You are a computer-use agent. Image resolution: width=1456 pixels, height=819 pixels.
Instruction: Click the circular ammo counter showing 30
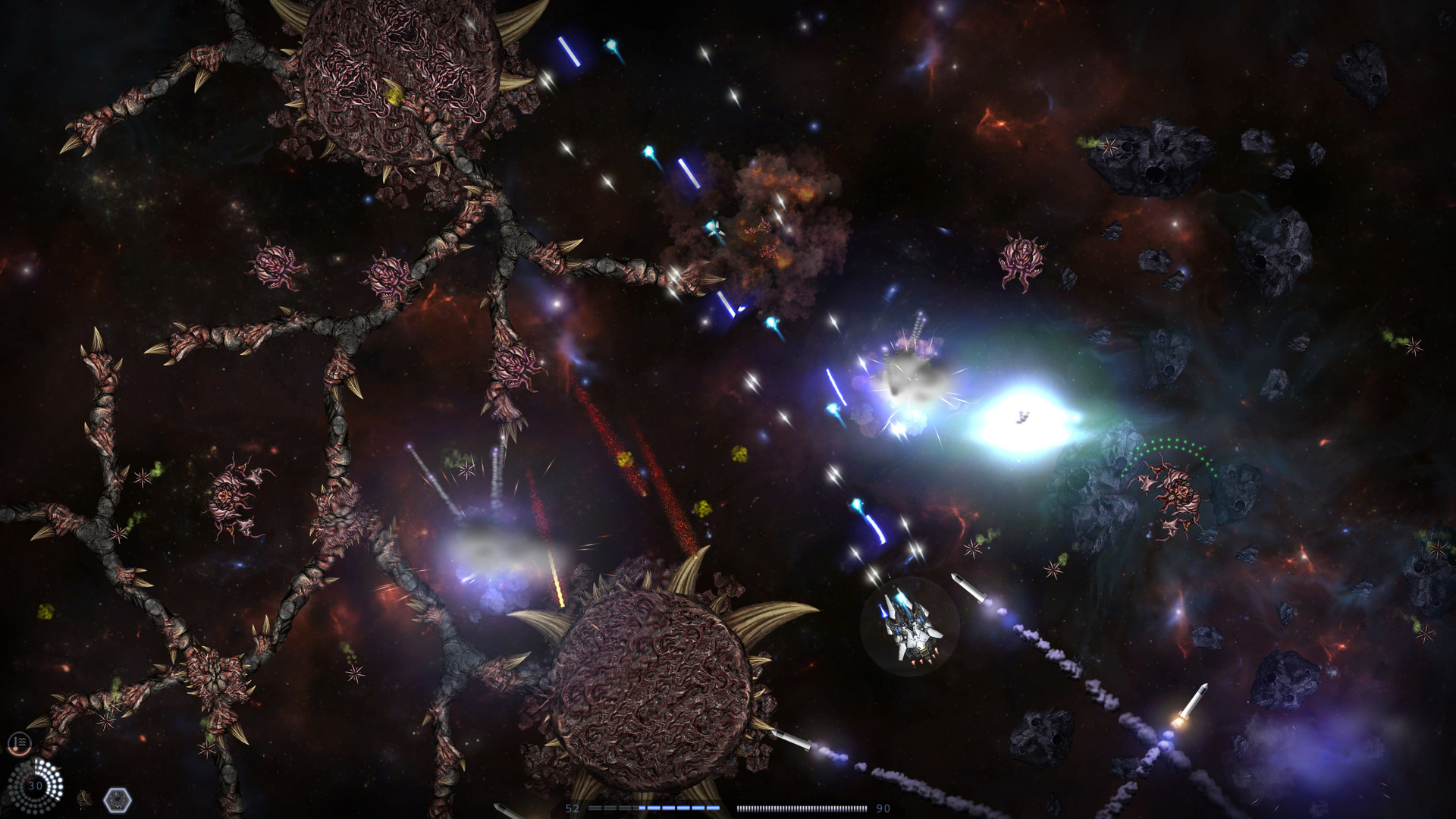pyautogui.click(x=34, y=785)
